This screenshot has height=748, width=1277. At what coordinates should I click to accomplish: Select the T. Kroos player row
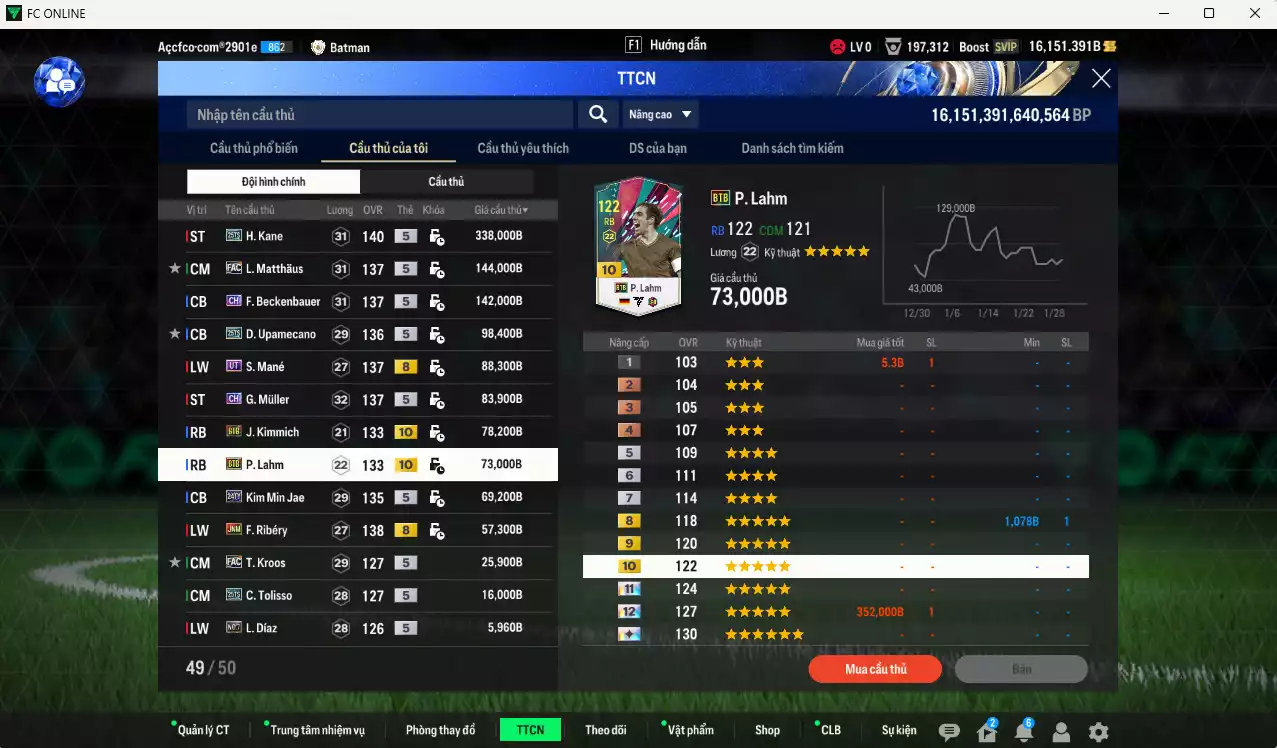pos(357,563)
